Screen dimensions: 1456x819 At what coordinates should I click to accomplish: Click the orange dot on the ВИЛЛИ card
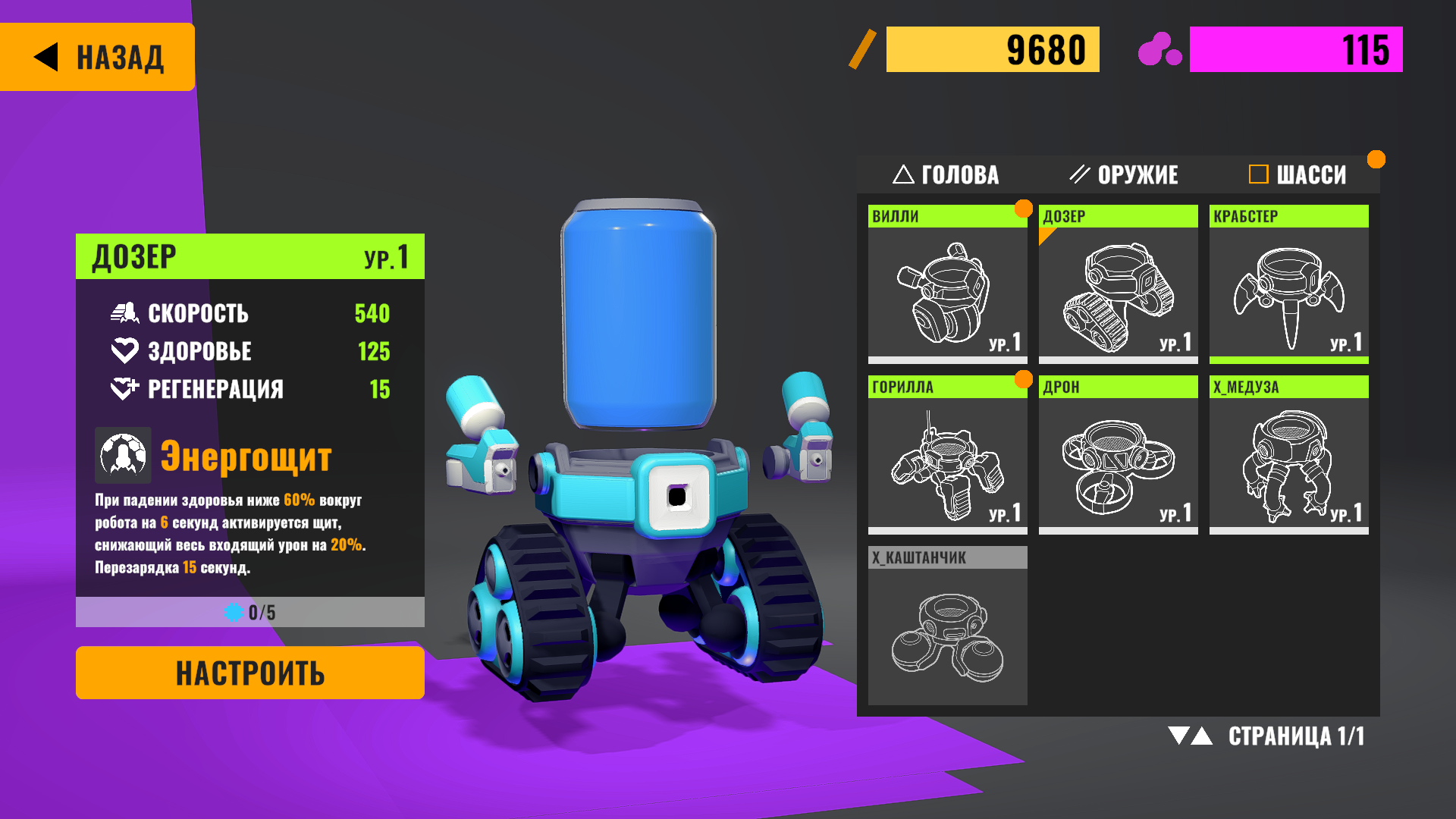pyautogui.click(x=1025, y=206)
